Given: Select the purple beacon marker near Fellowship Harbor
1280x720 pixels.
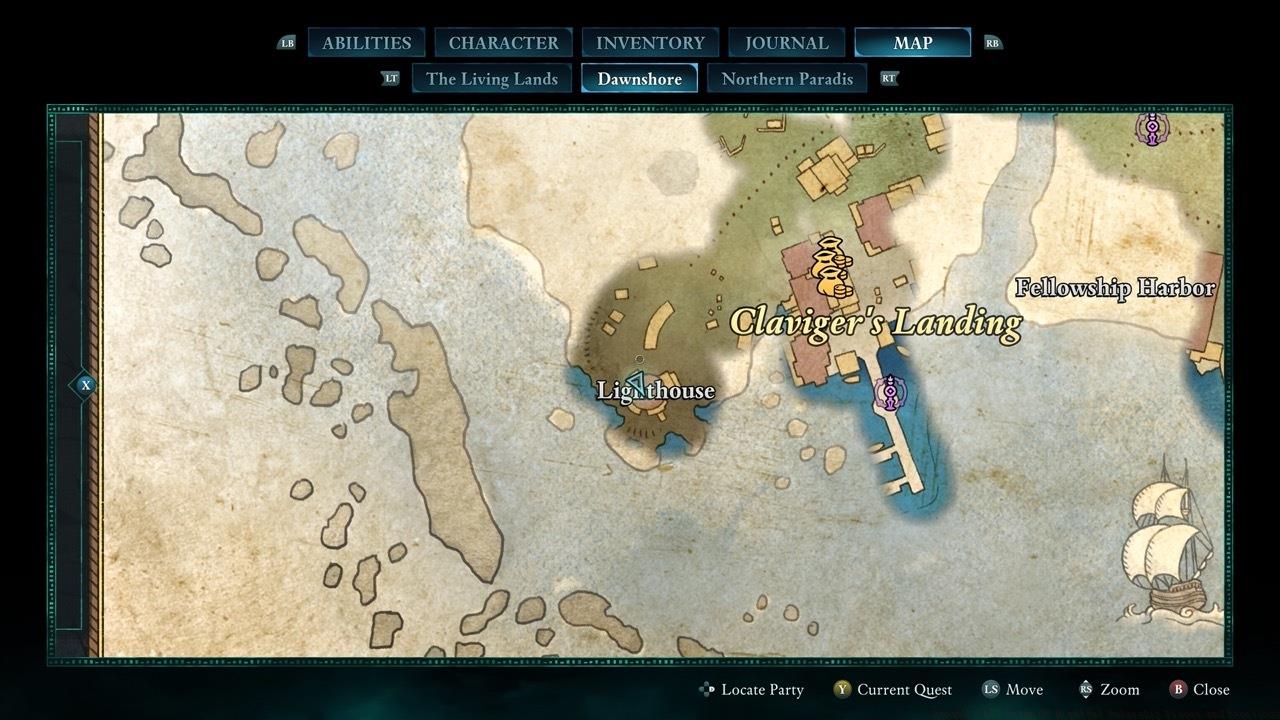Looking at the screenshot, I should pyautogui.click(x=1152, y=129).
